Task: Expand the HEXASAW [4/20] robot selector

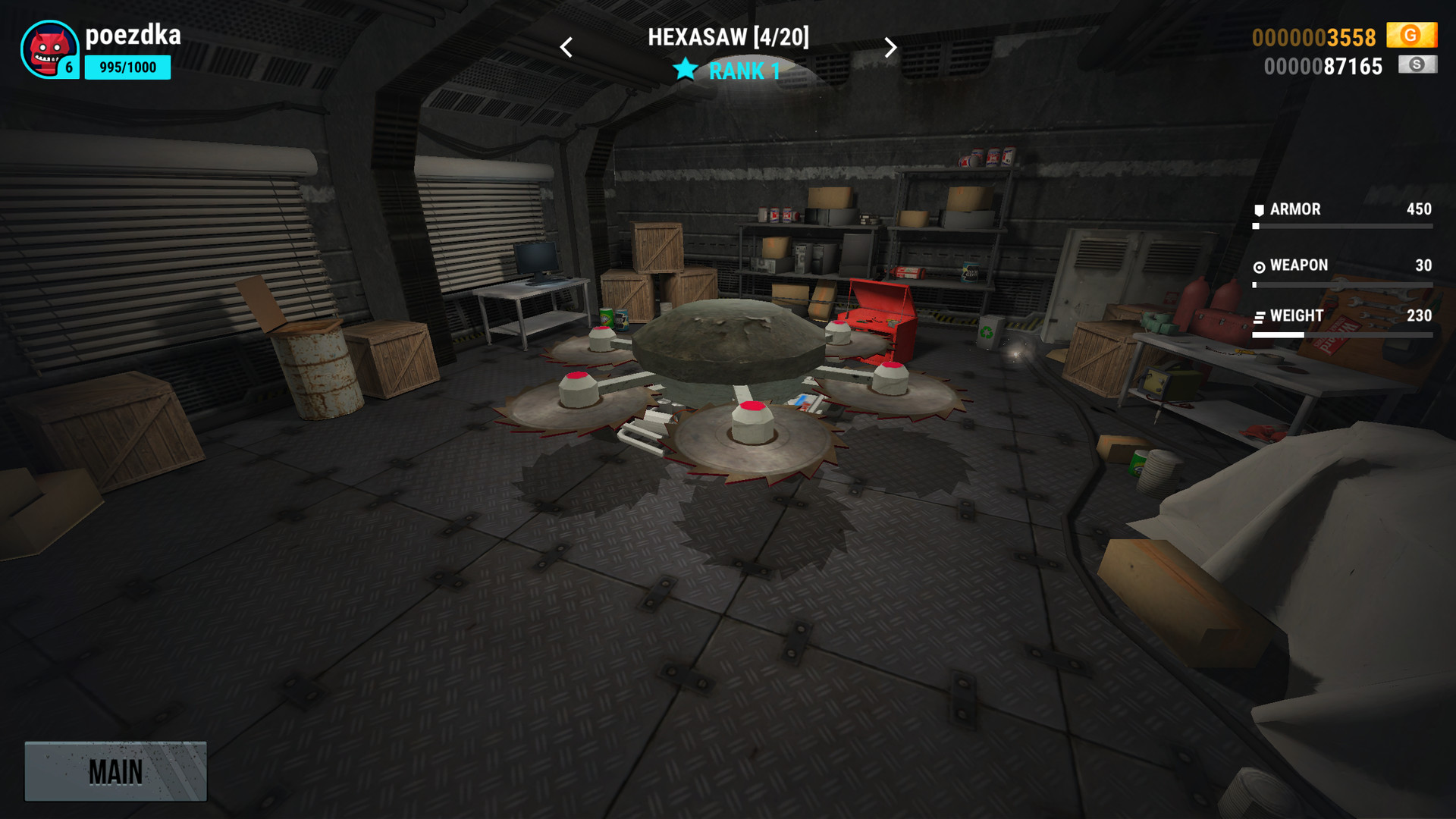Action: 730,37
